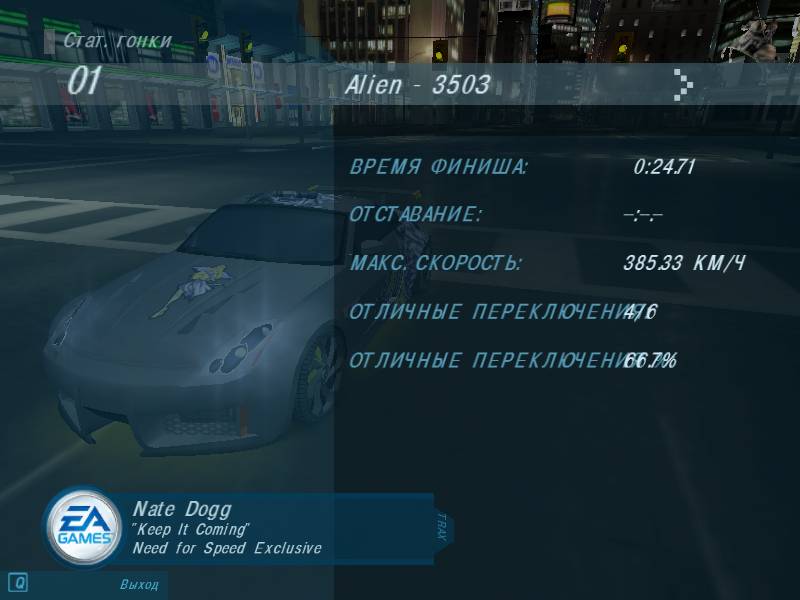Select the Alien - 3503 racer row
Image resolution: width=800 pixels, height=600 pixels.
tap(418, 85)
